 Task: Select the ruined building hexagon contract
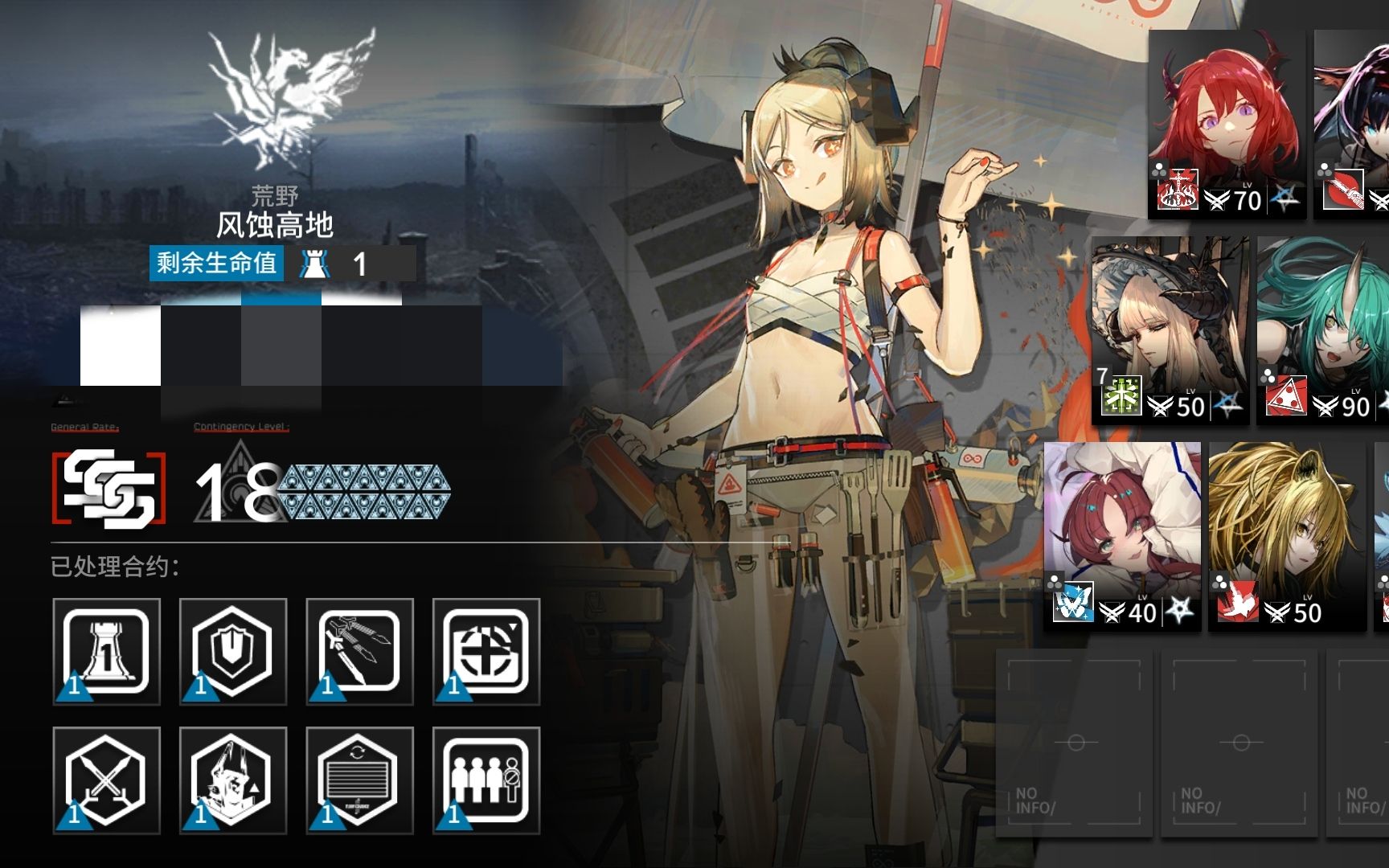click(233, 780)
